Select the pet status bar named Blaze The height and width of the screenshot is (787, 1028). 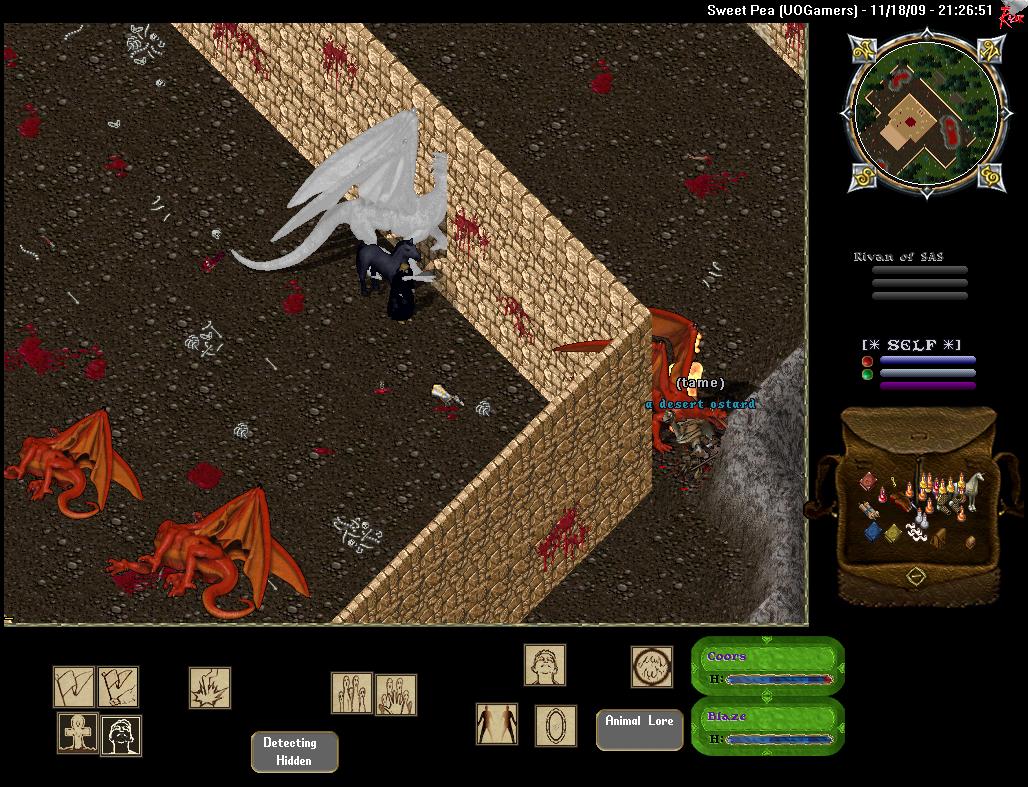tap(768, 727)
